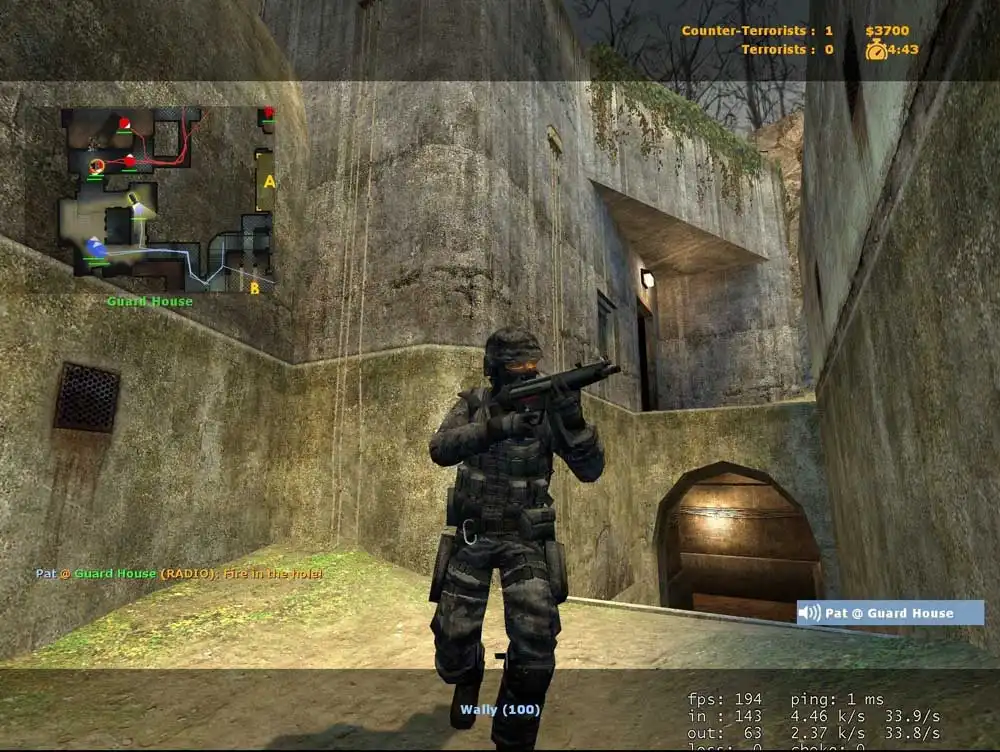The image size is (1000, 752).
Task: Select bombsite B marker on the minimap
Action: coord(255,288)
